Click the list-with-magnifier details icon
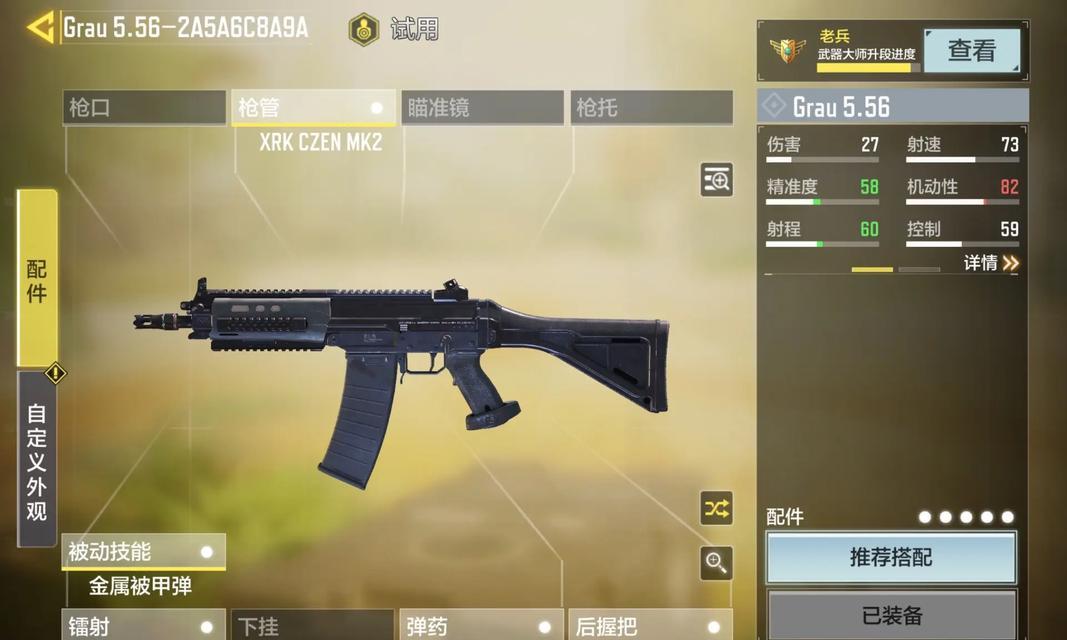 pyautogui.click(x=716, y=180)
